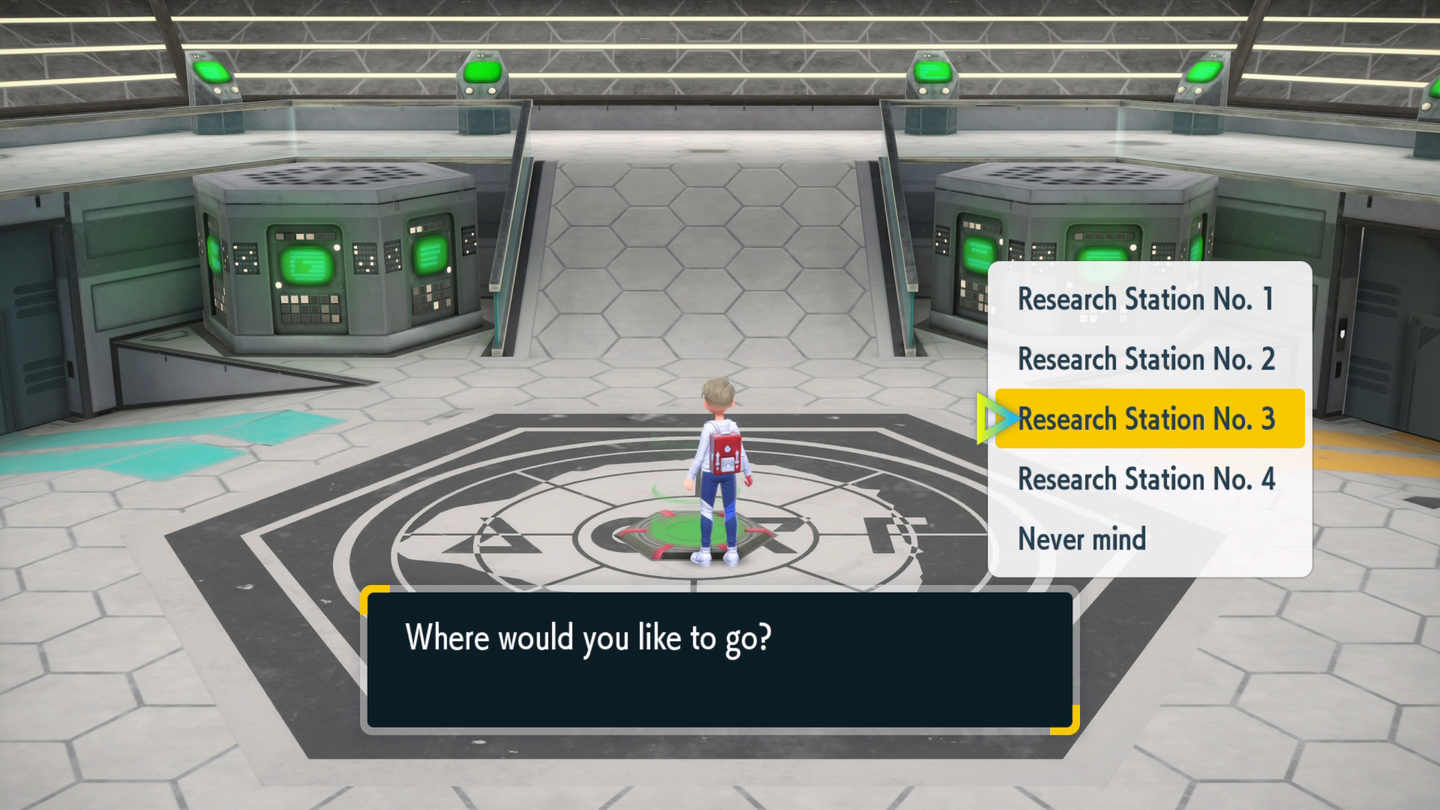Select Research Station No. 2 destination
The width and height of the screenshot is (1440, 810).
[x=1146, y=359]
